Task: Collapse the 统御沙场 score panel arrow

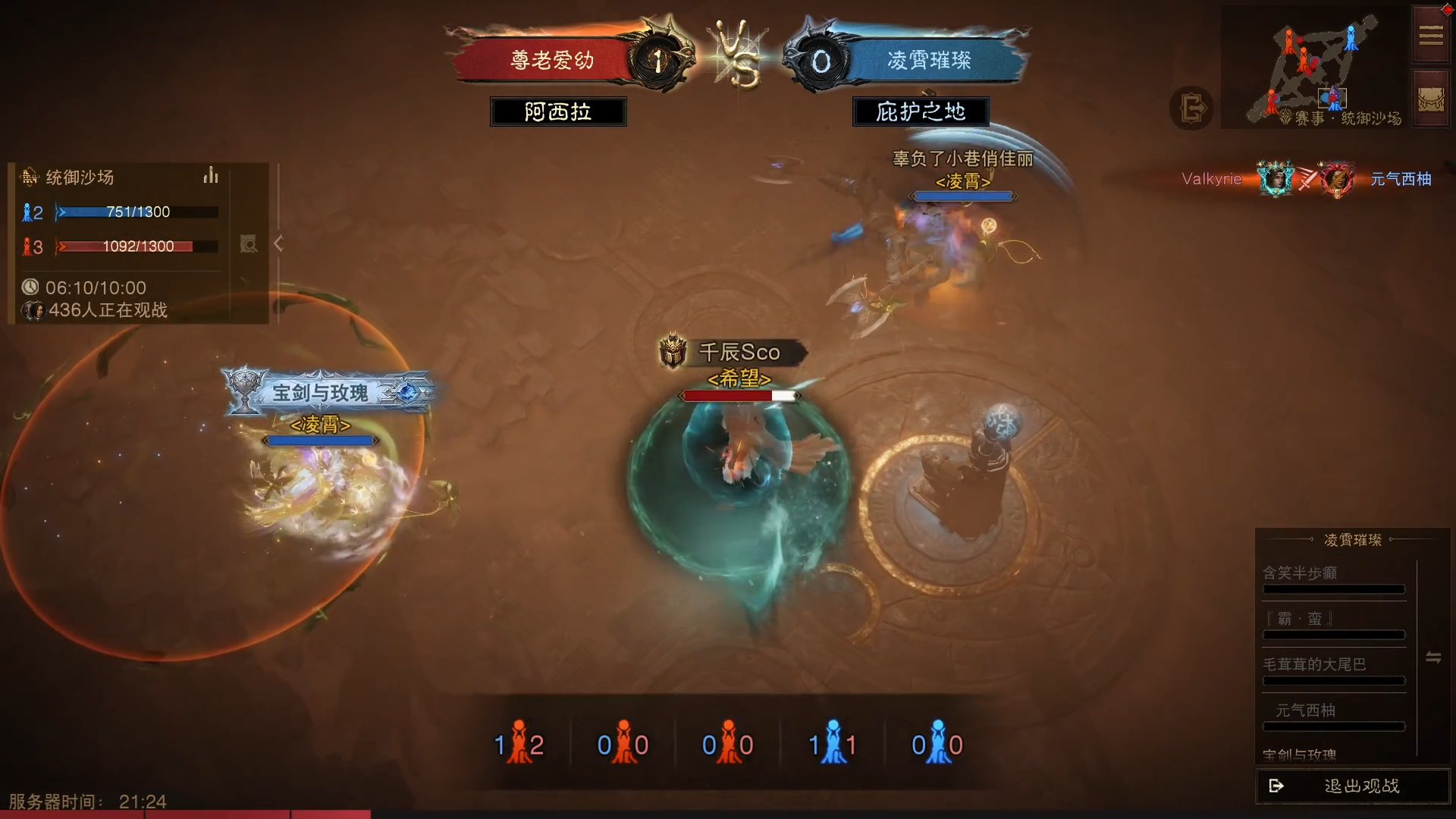Action: pos(279,243)
